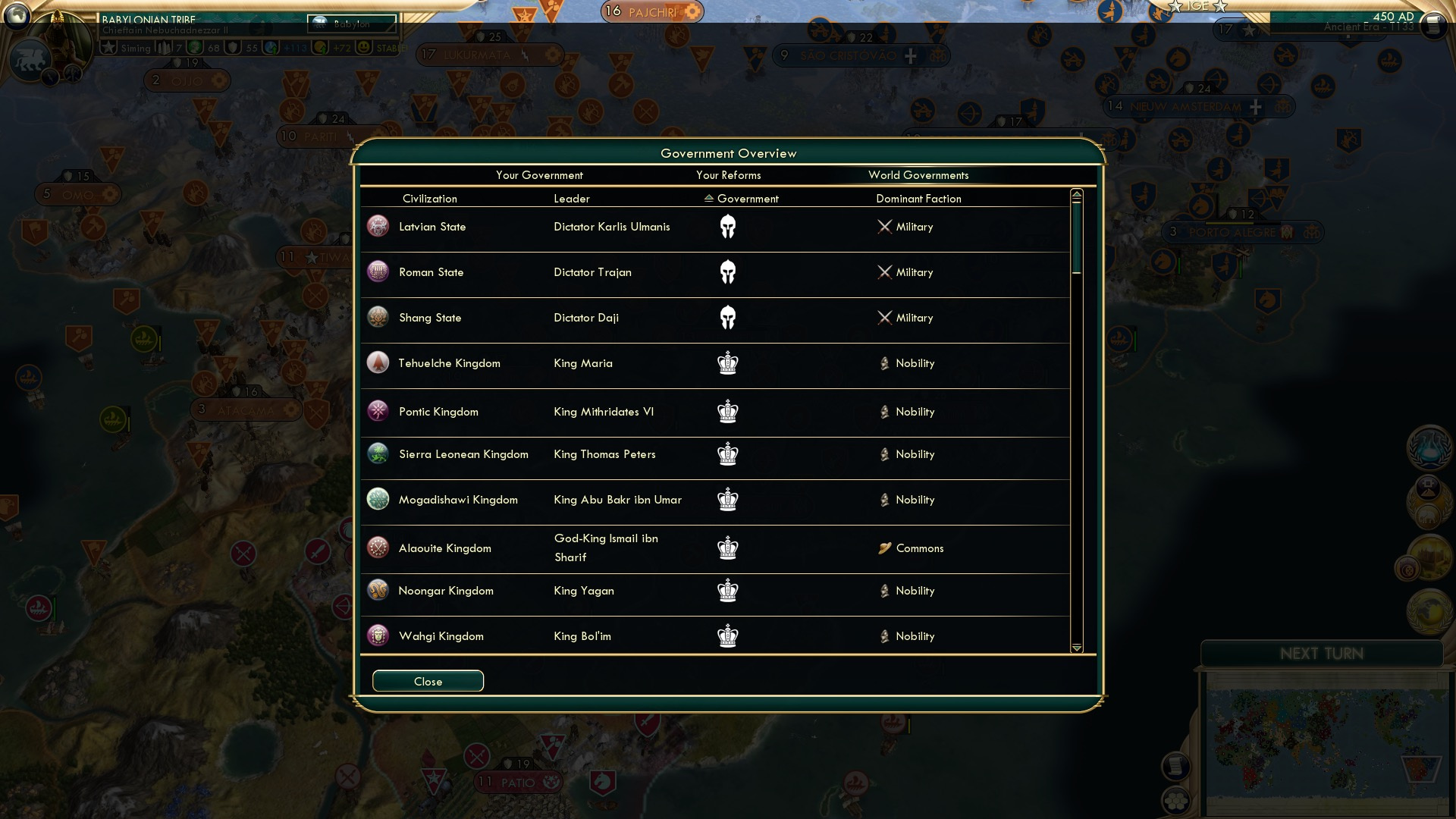Screen dimensions: 1456x819
Task: Open the World Governments tab
Action: pos(919,175)
